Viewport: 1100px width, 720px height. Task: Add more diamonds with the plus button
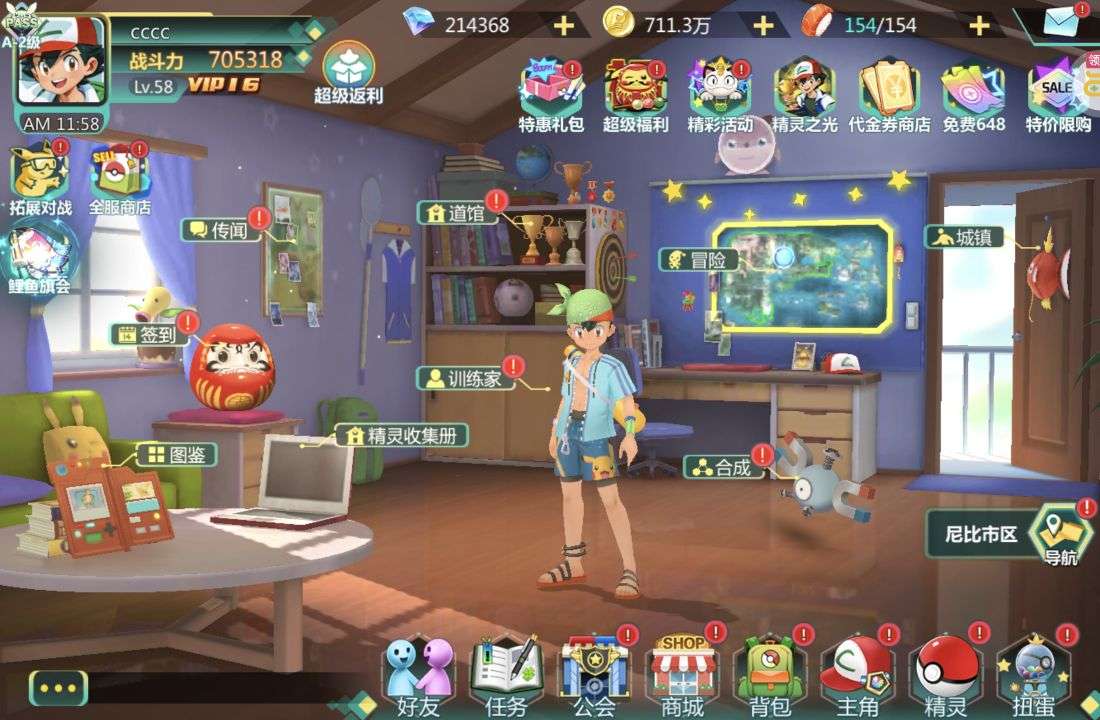coord(564,25)
